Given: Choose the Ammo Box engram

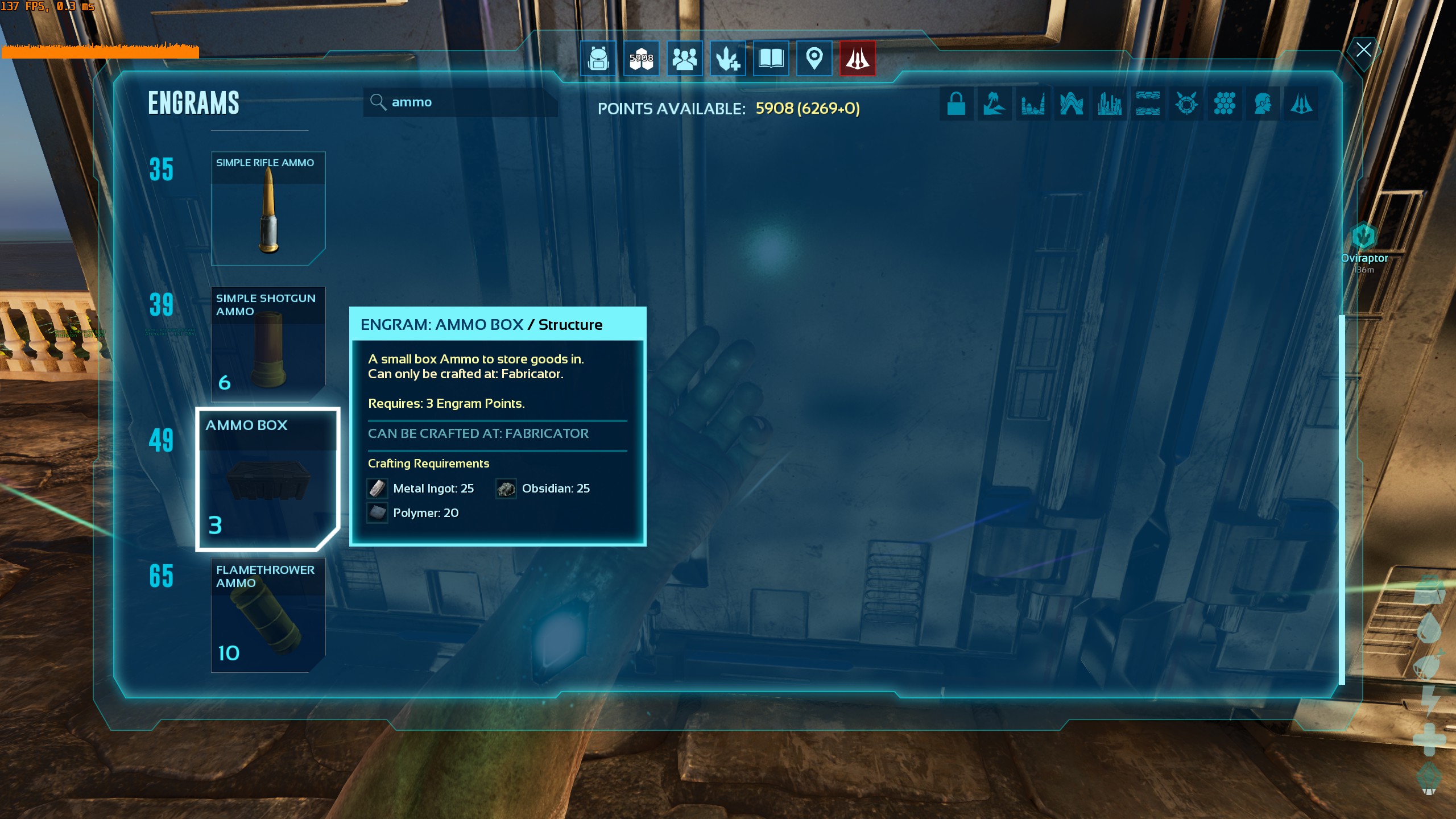Looking at the screenshot, I should click(267, 479).
